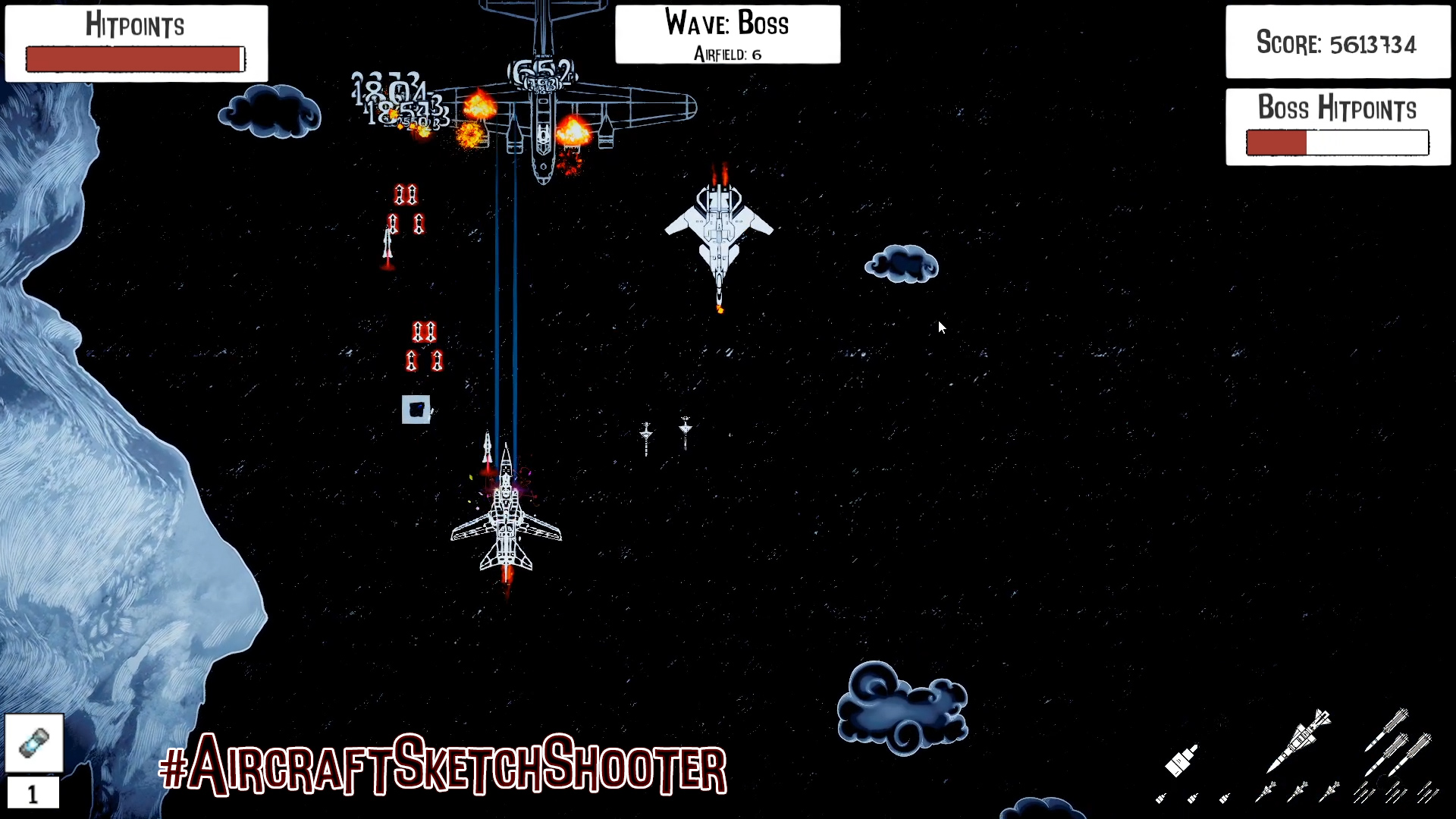Image resolution: width=1456 pixels, height=819 pixels.
Task: Target the white fighter jet on the right
Action: coord(719,235)
